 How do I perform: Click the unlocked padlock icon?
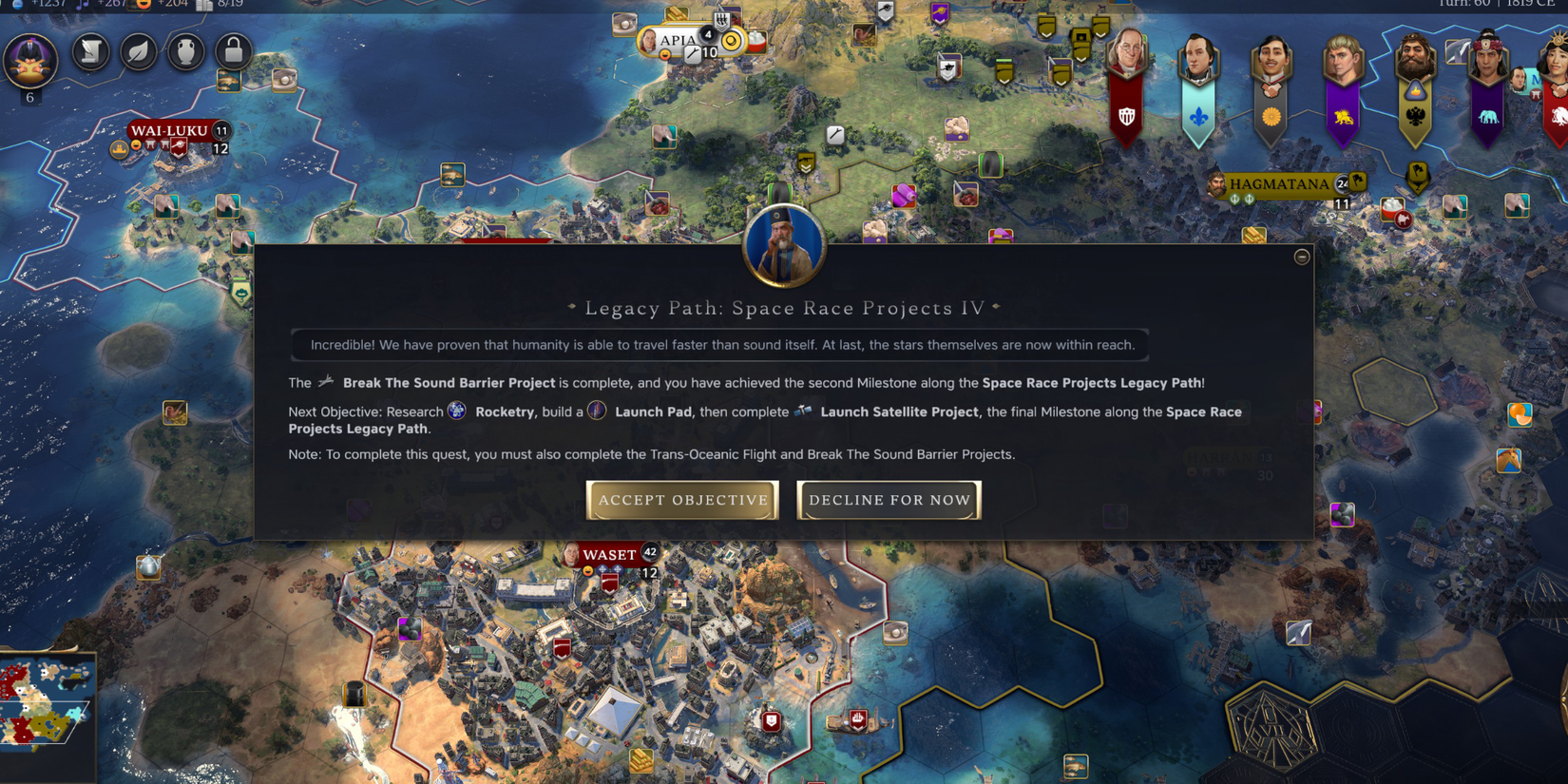[232, 52]
